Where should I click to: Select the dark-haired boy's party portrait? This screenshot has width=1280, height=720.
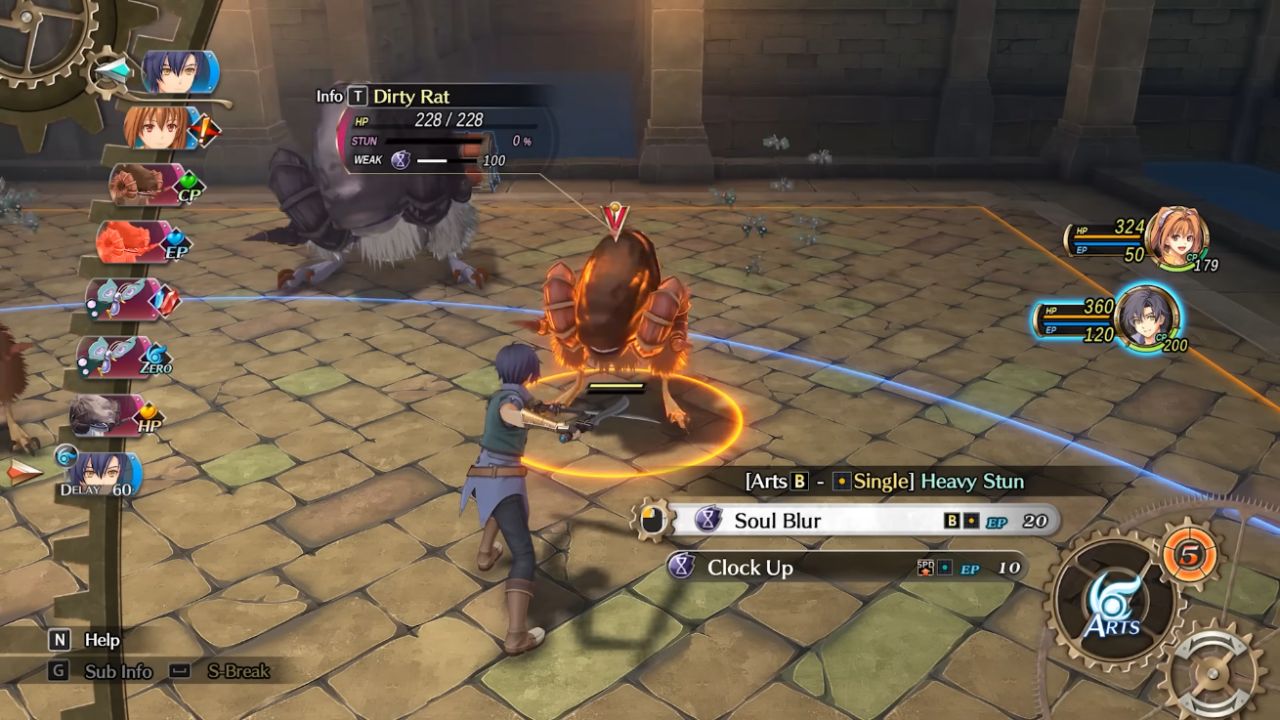pyautogui.click(x=1146, y=317)
